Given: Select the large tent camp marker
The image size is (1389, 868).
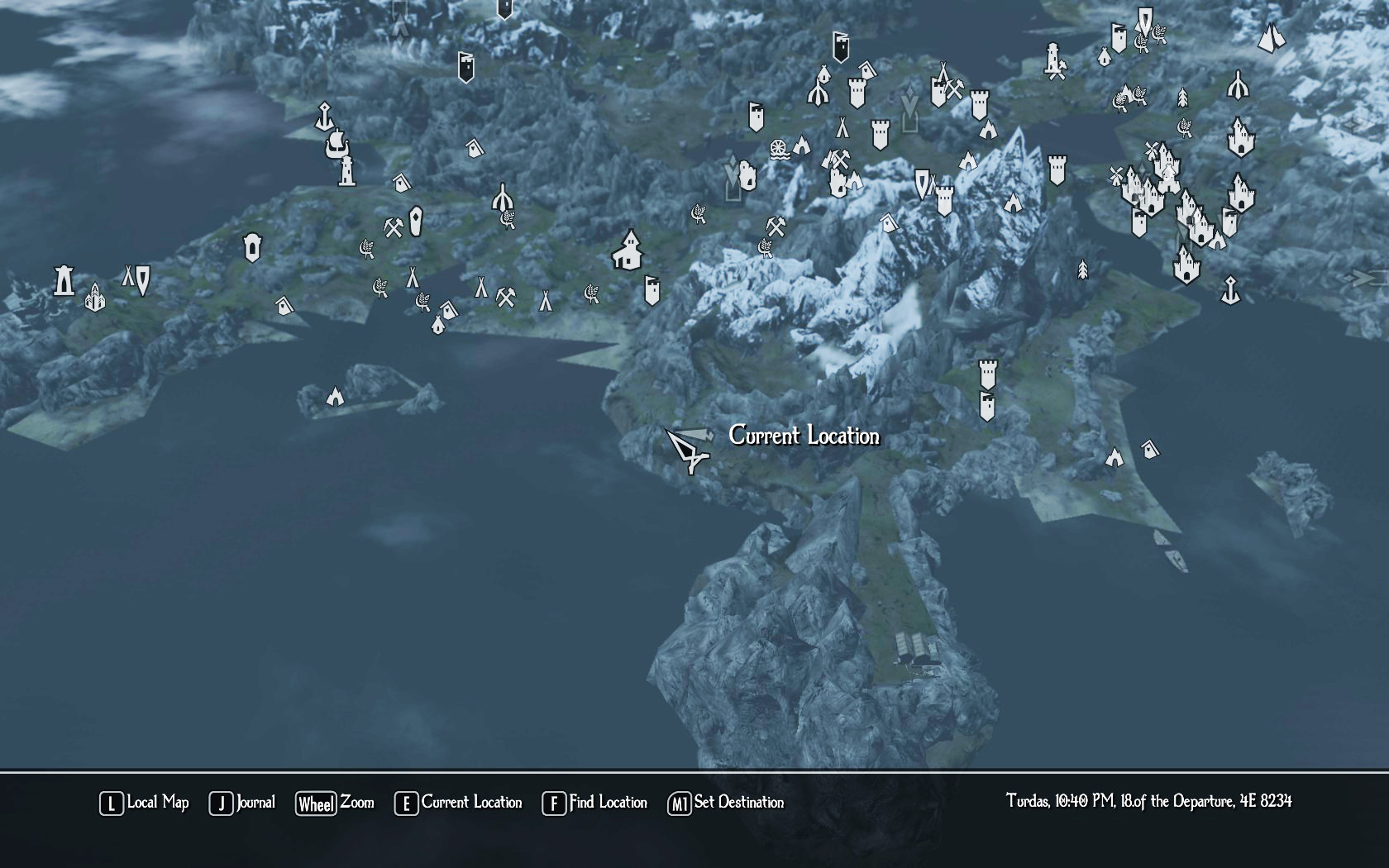Looking at the screenshot, I should [x=1271, y=37].
